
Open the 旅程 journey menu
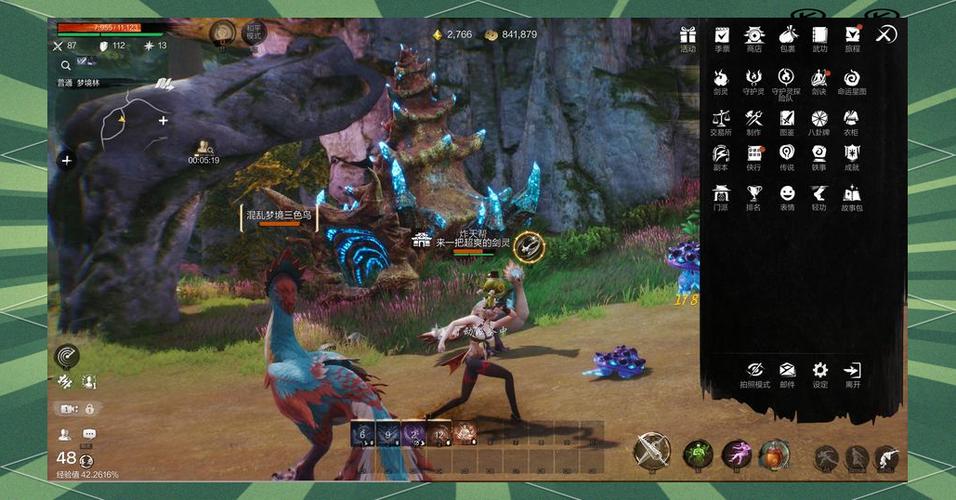point(852,35)
